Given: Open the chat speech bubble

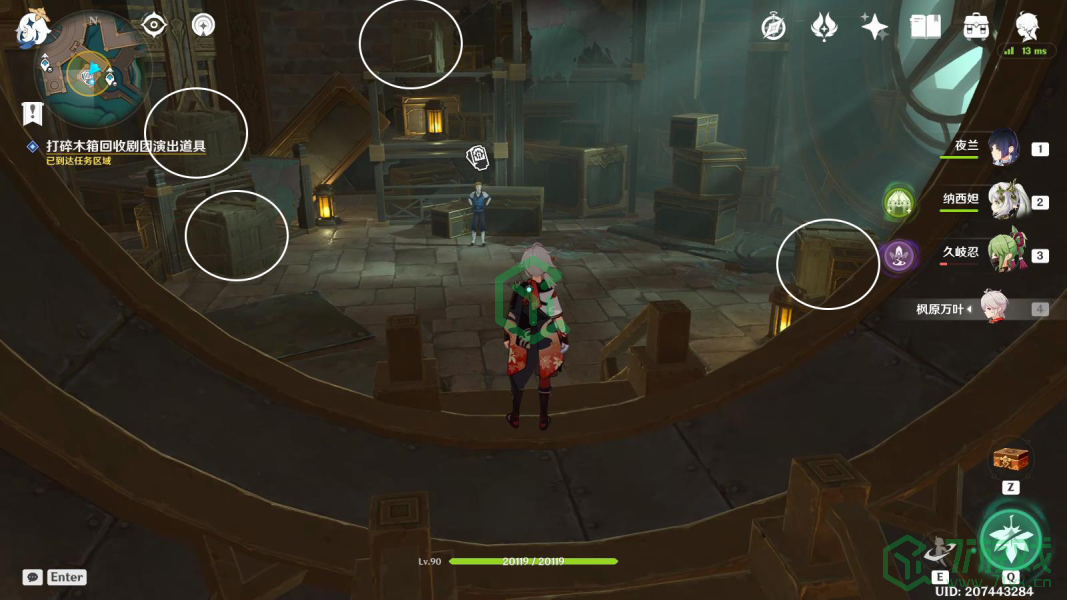Looking at the screenshot, I should pos(33,577).
